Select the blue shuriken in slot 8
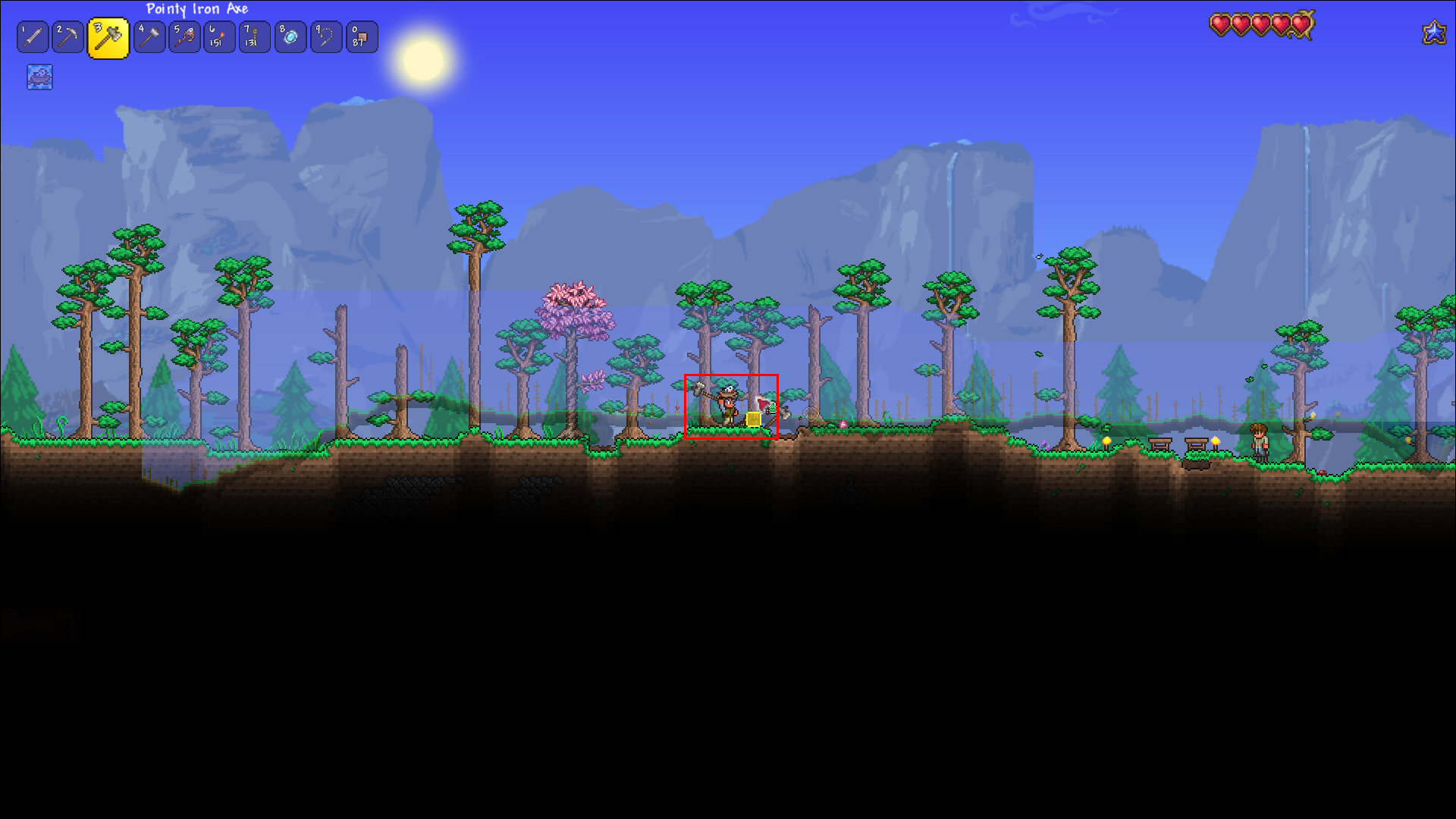1456x819 pixels. coord(290,36)
